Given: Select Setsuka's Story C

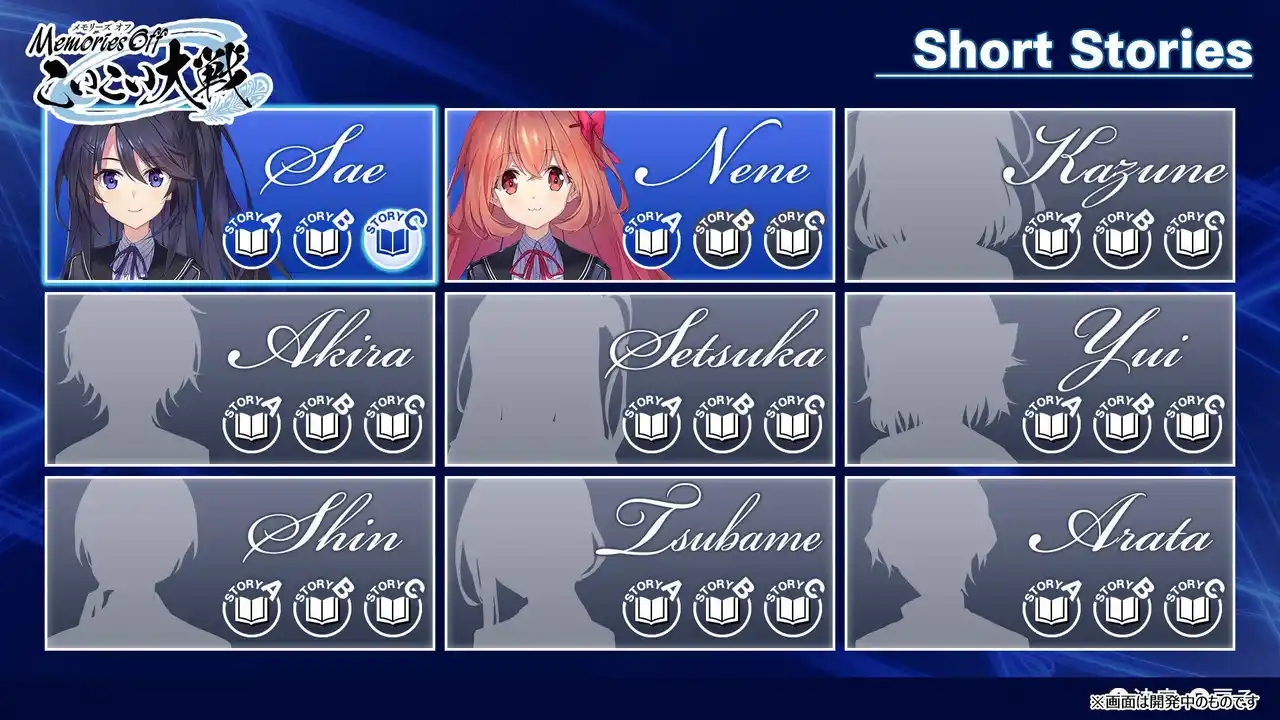Looking at the screenshot, I should tap(792, 426).
